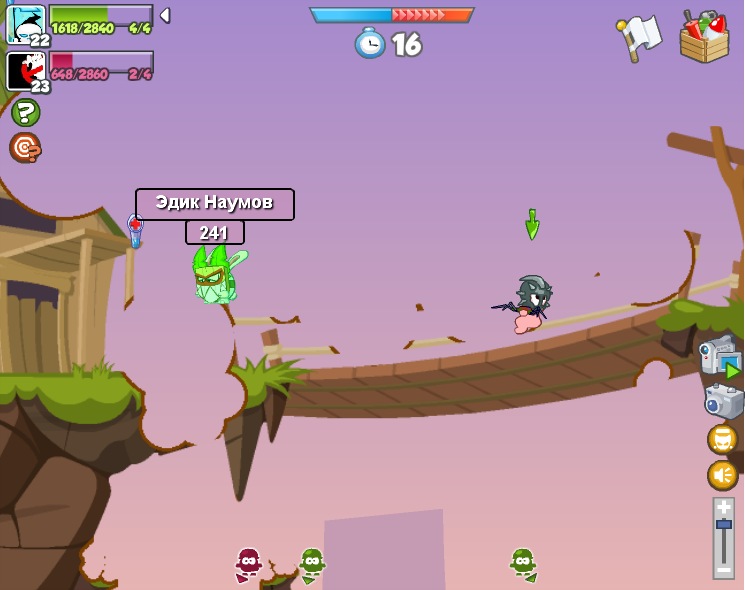Zoom out with the minus button

[723, 570]
